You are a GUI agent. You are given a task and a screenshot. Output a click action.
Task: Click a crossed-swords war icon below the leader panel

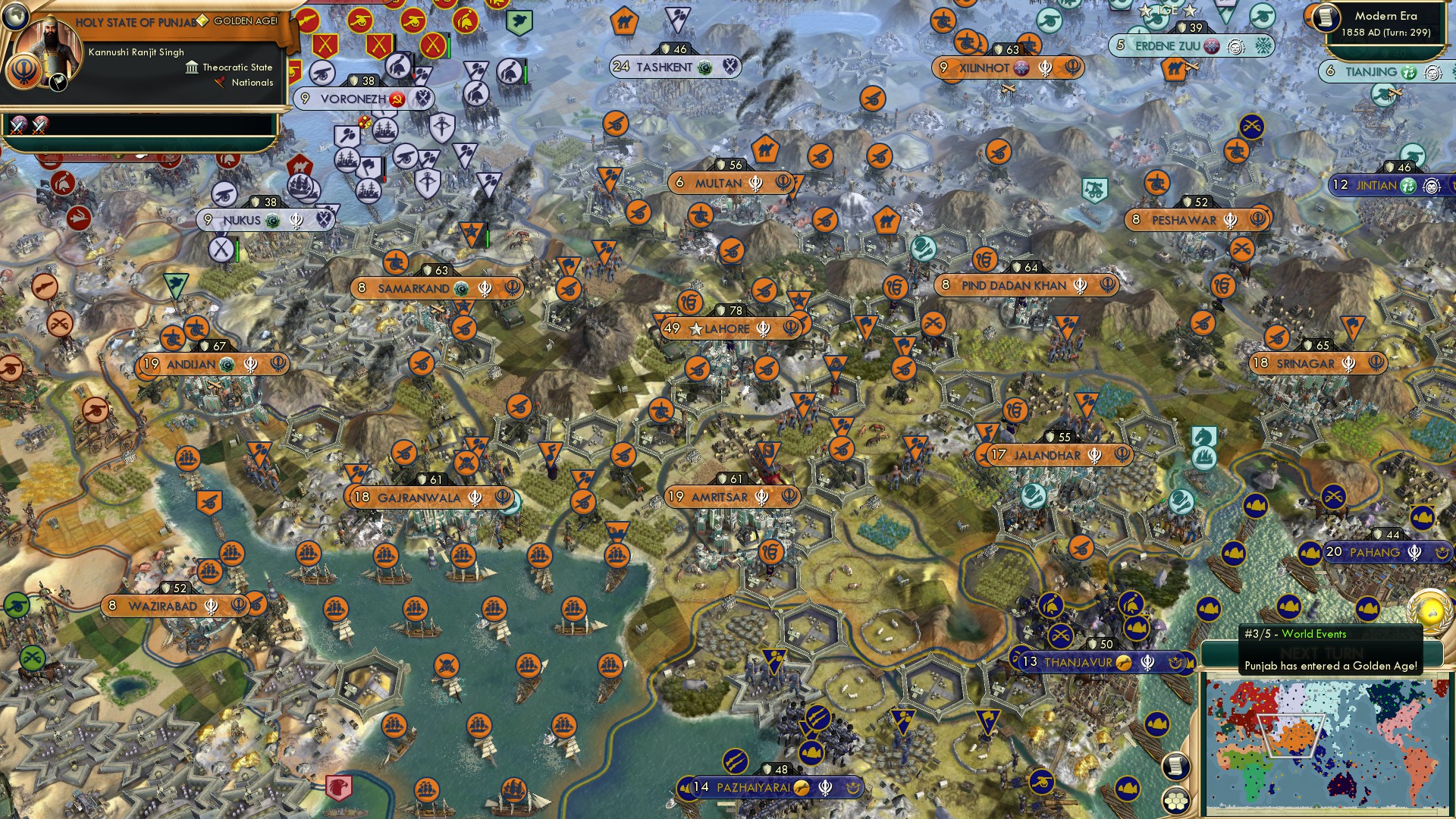point(17,127)
